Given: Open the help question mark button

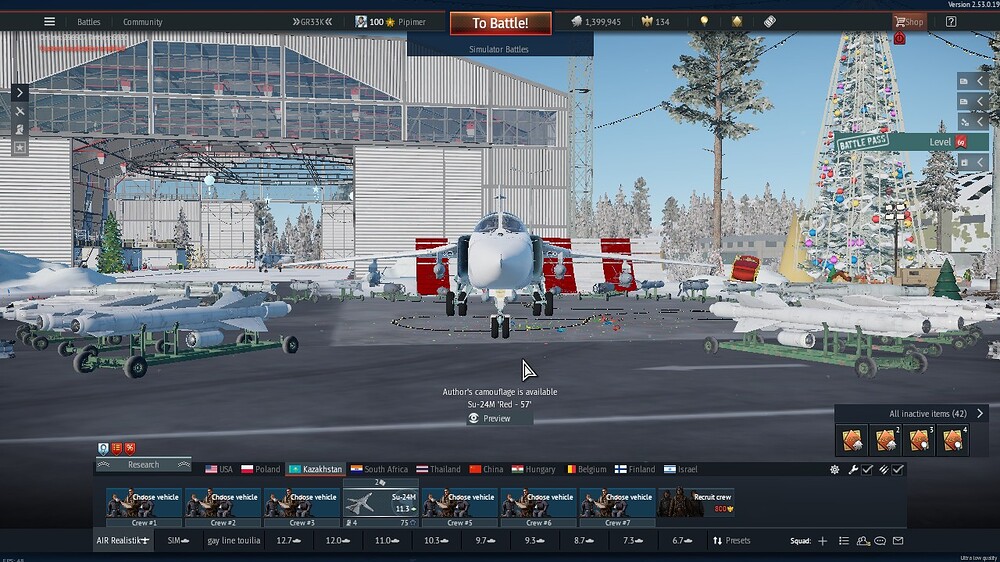Looking at the screenshot, I should coord(951,22).
